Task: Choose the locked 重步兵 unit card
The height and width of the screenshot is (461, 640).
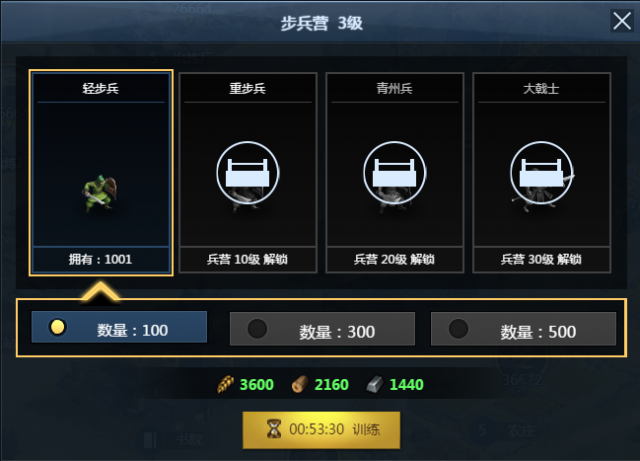Action: pyautogui.click(x=248, y=173)
